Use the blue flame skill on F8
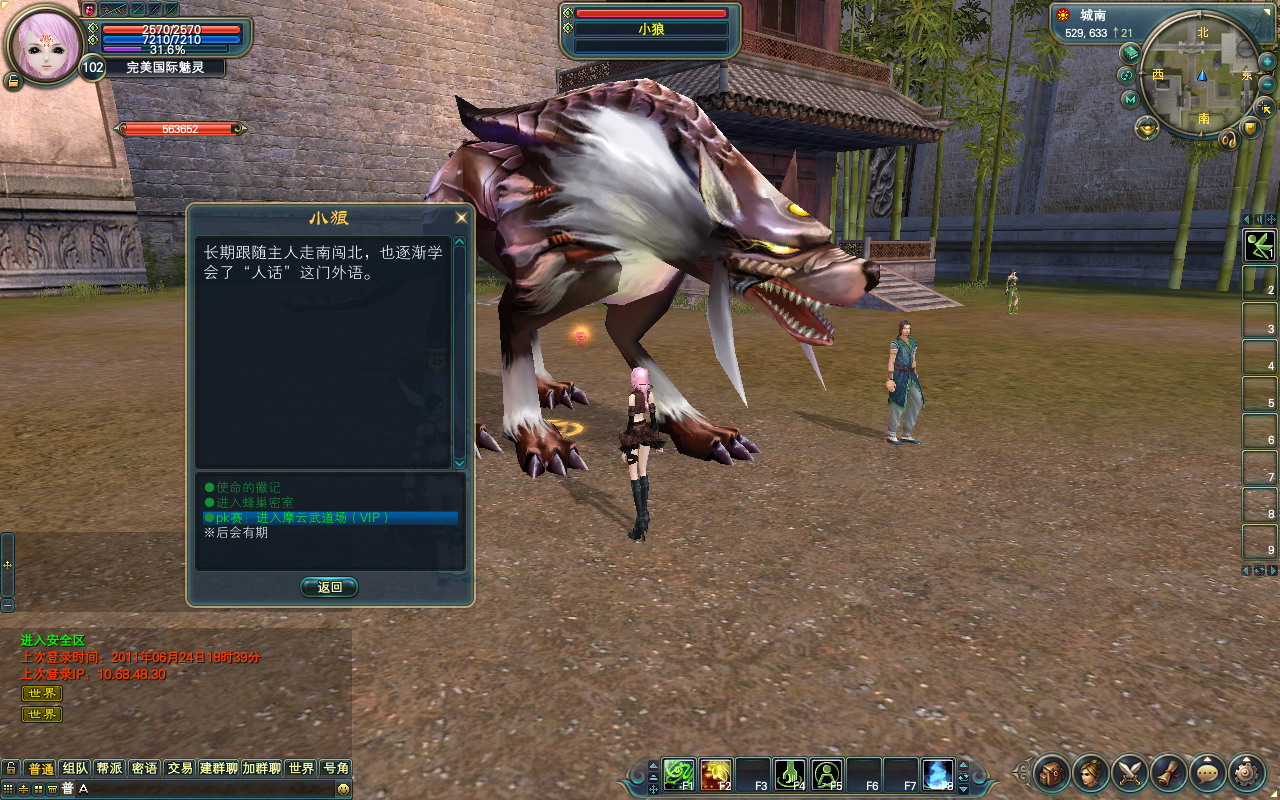Screen dimensions: 1280x800 pyautogui.click(x=937, y=774)
